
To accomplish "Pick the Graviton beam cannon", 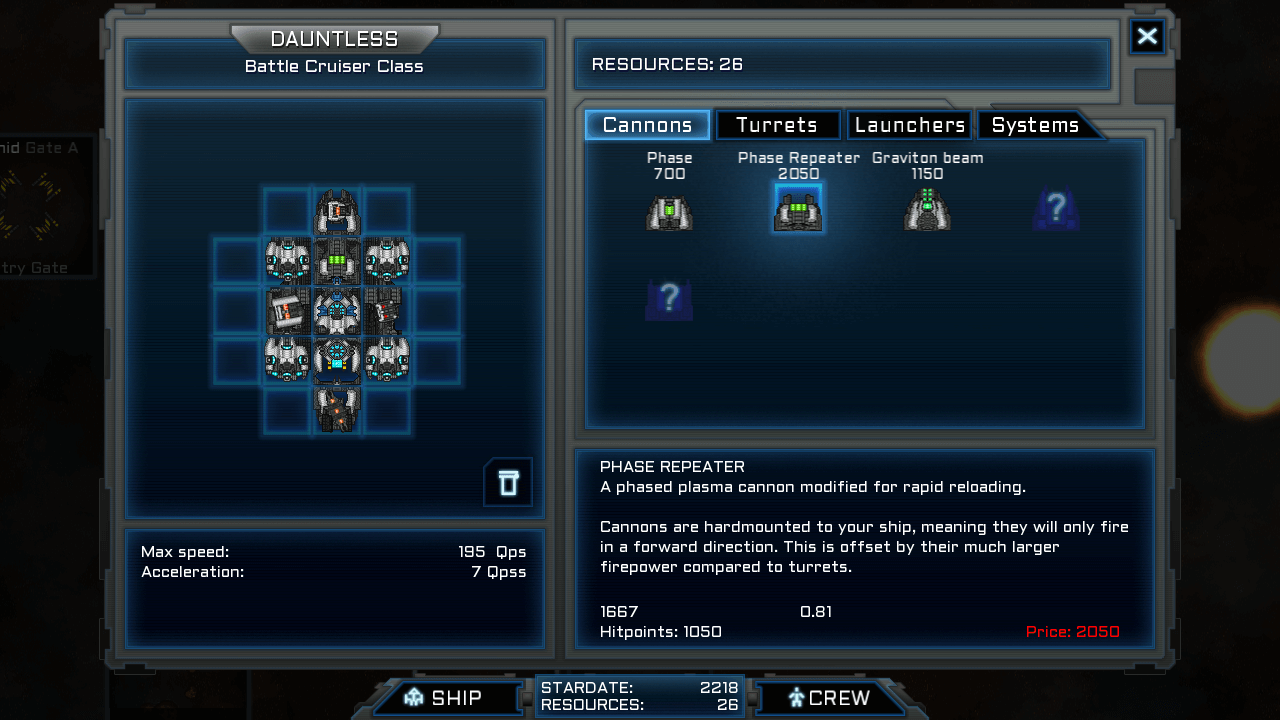I will click(927, 210).
